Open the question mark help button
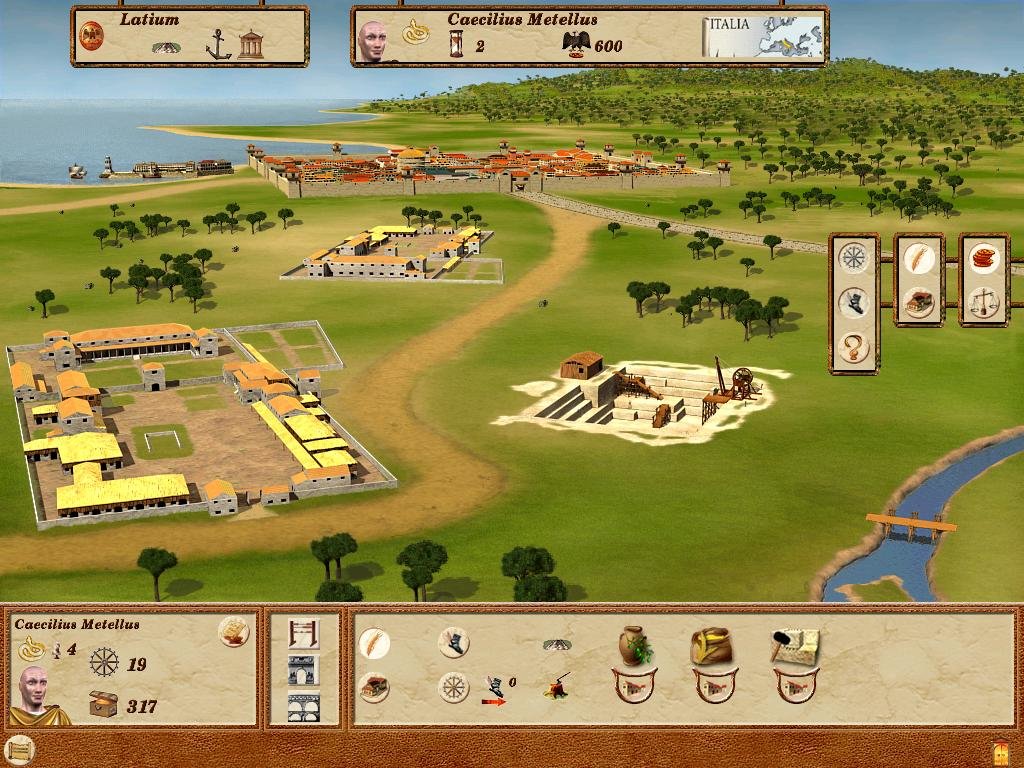 853,348
